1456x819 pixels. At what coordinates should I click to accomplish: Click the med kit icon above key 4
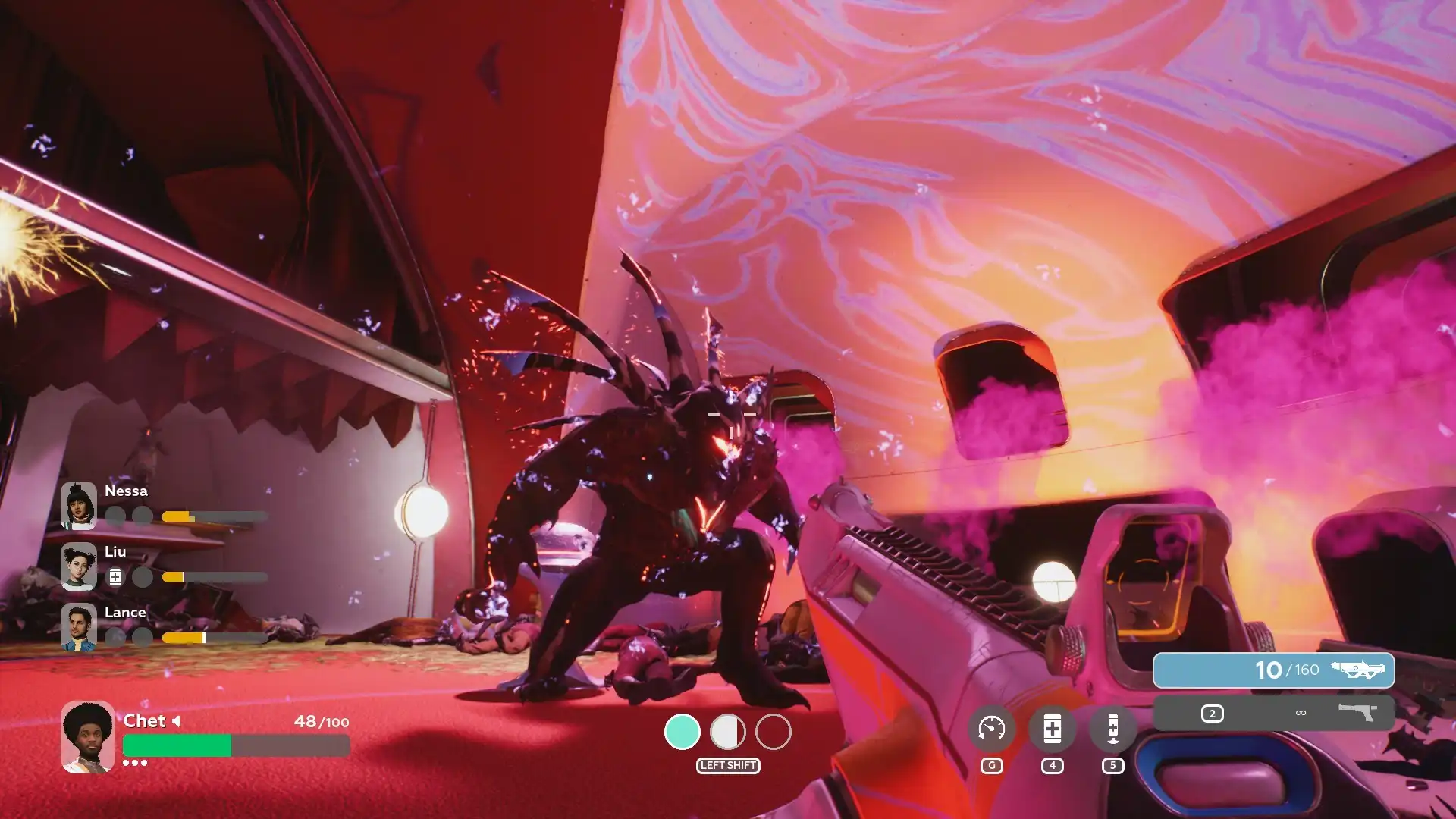click(x=1052, y=728)
